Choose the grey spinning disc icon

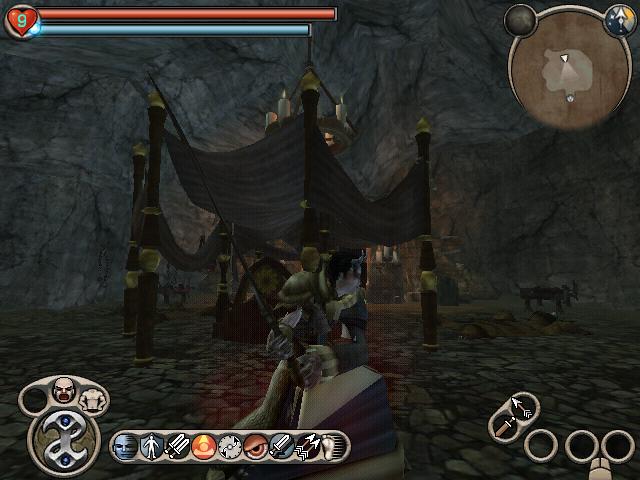pos(230,446)
